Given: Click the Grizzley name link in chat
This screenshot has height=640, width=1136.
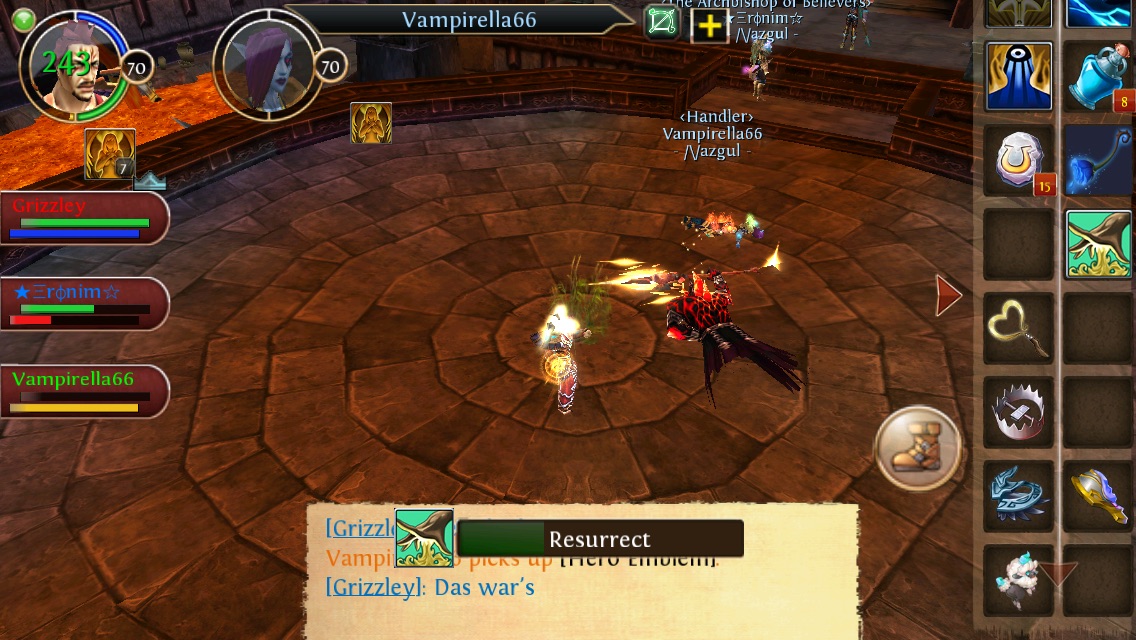Looking at the screenshot, I should 372,587.
